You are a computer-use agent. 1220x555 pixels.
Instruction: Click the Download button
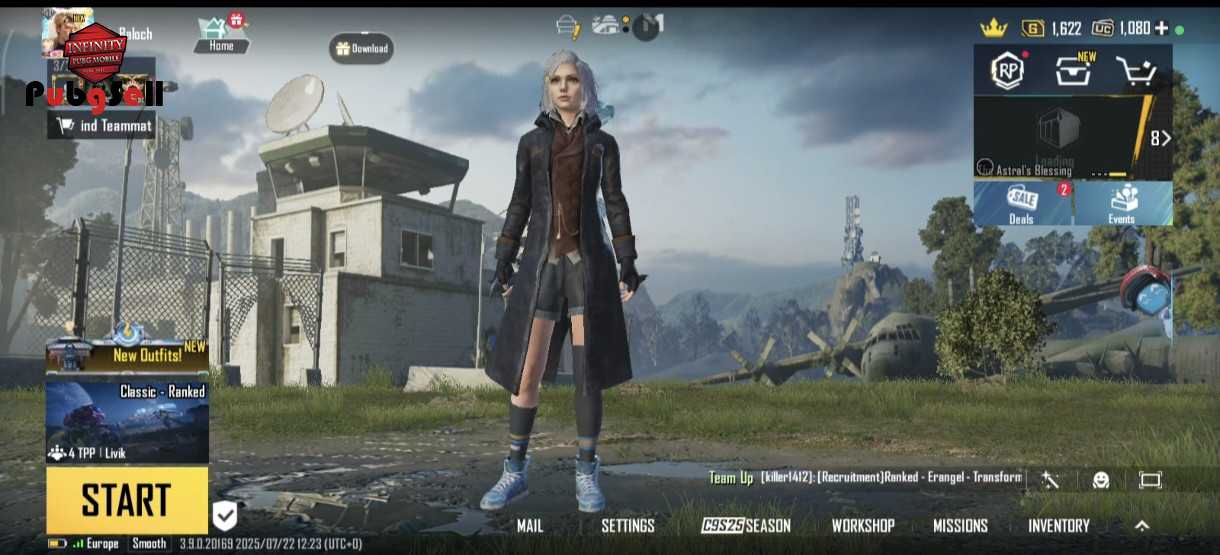(x=362, y=48)
